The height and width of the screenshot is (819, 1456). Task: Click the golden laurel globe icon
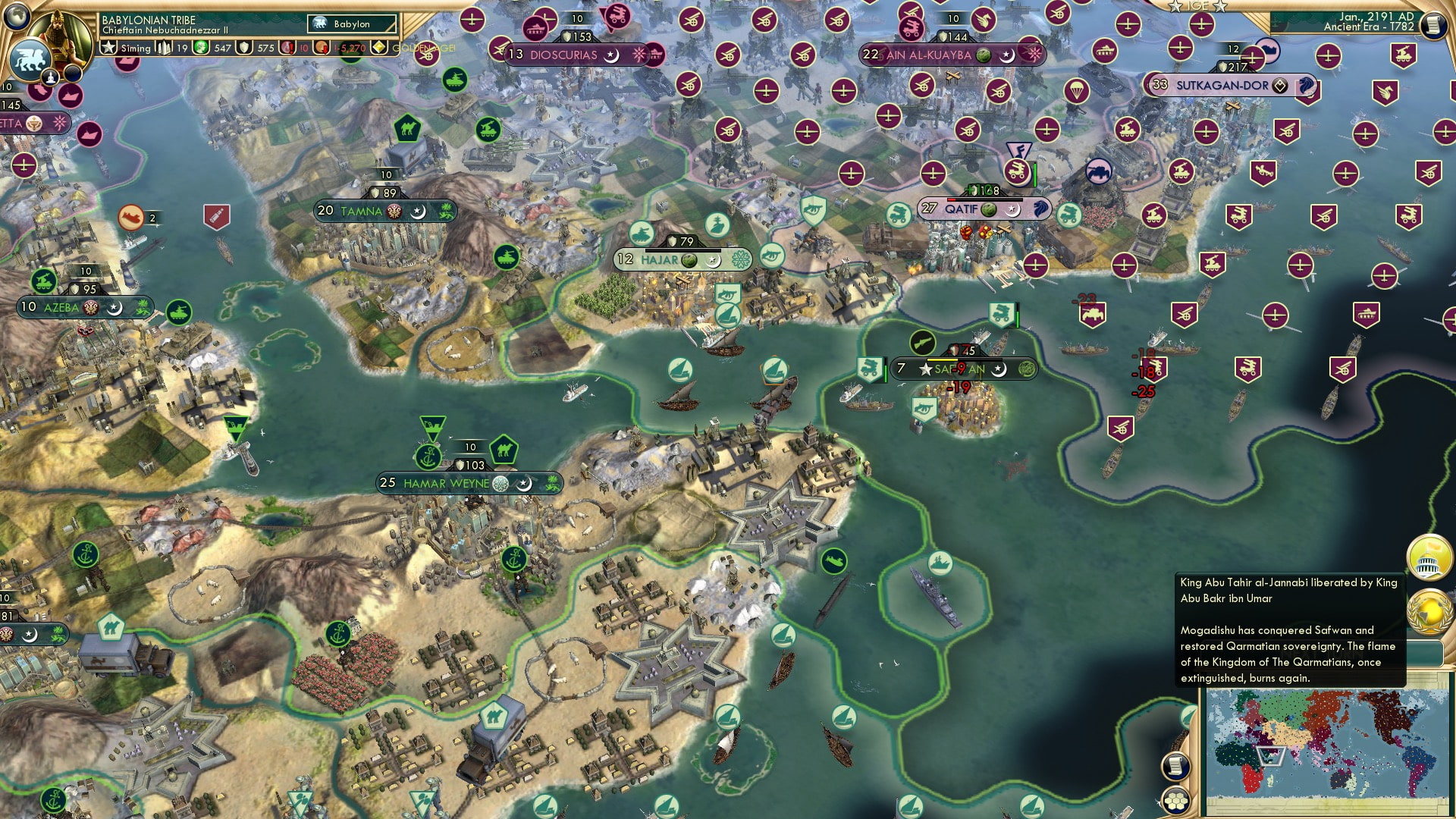(1429, 610)
